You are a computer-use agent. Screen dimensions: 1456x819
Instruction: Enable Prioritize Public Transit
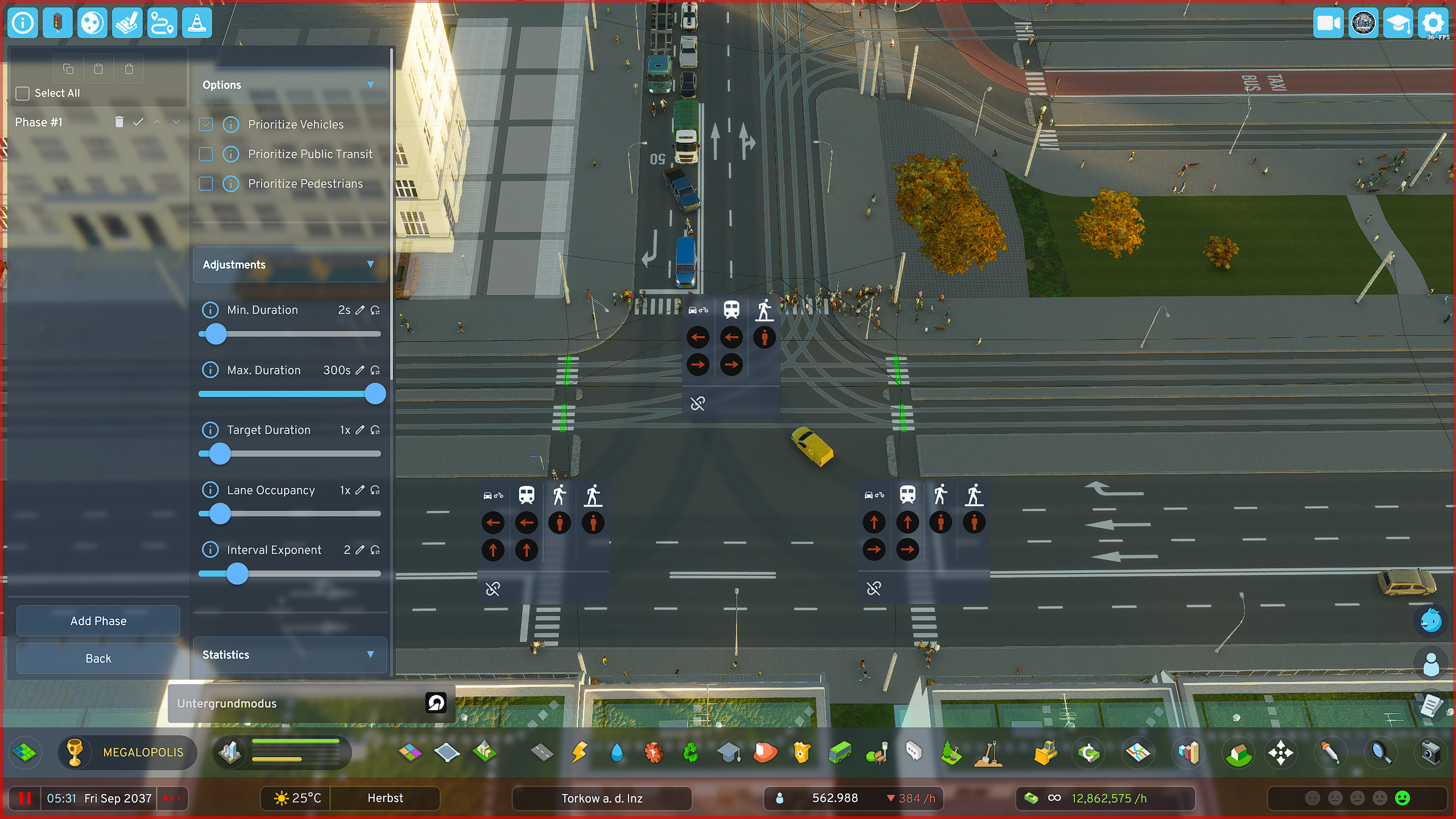(x=206, y=154)
